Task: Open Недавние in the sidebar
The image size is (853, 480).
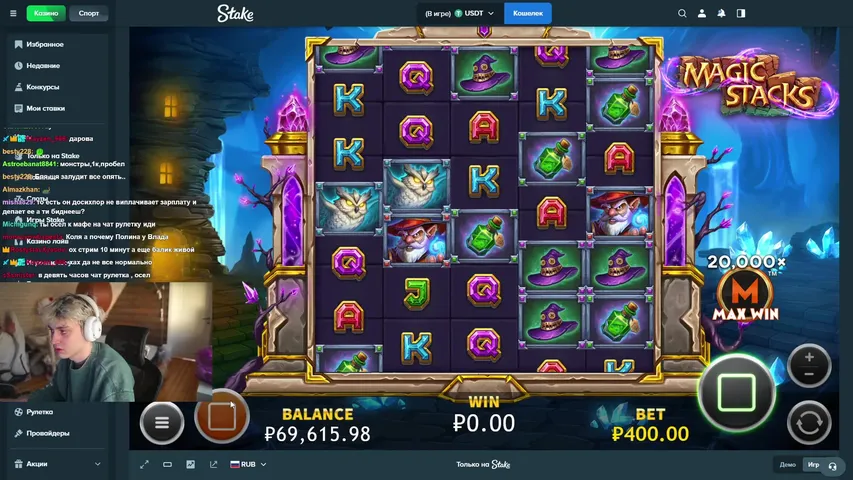Action: (43, 66)
